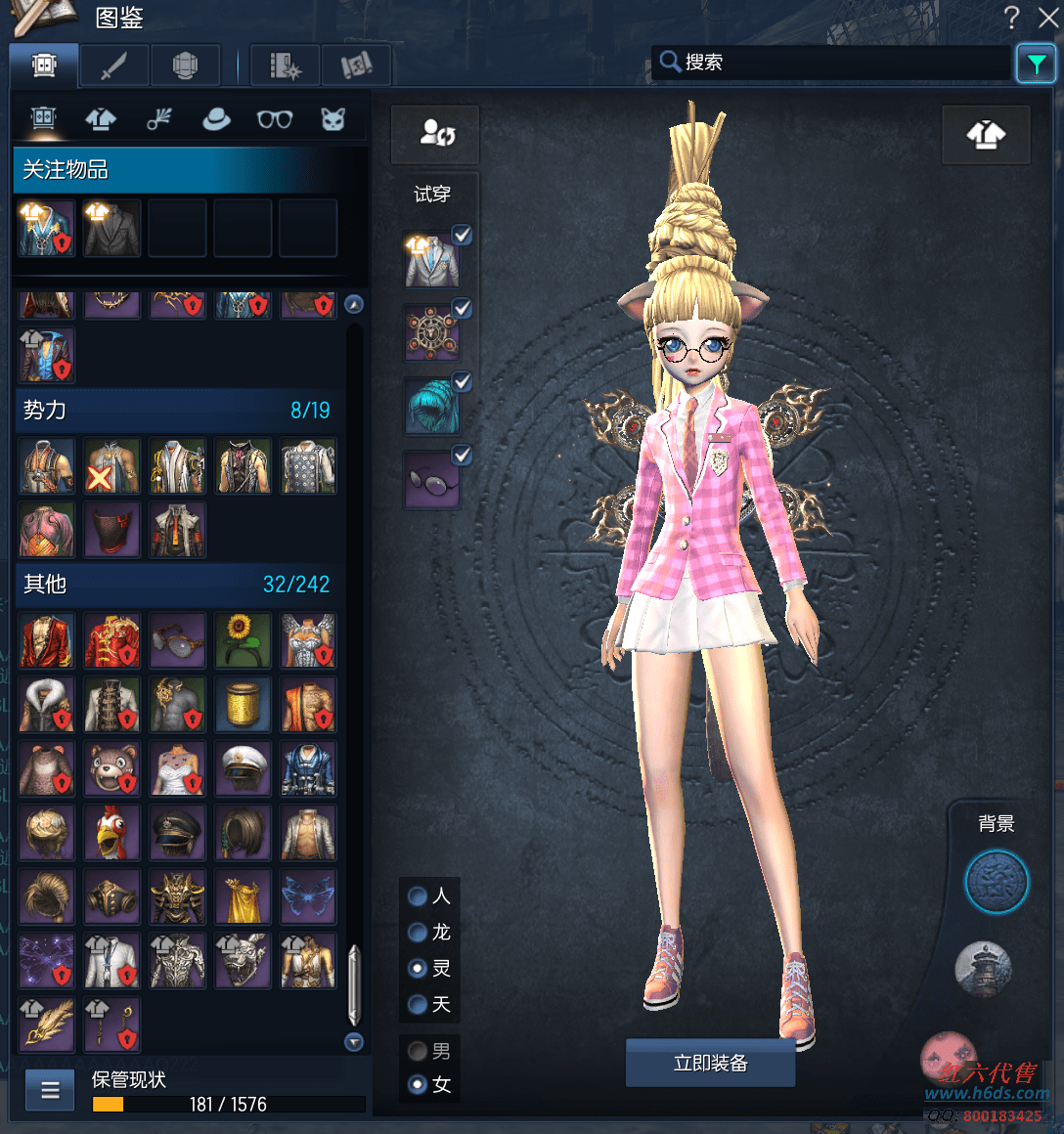Choose the 龙 race option

(418, 933)
